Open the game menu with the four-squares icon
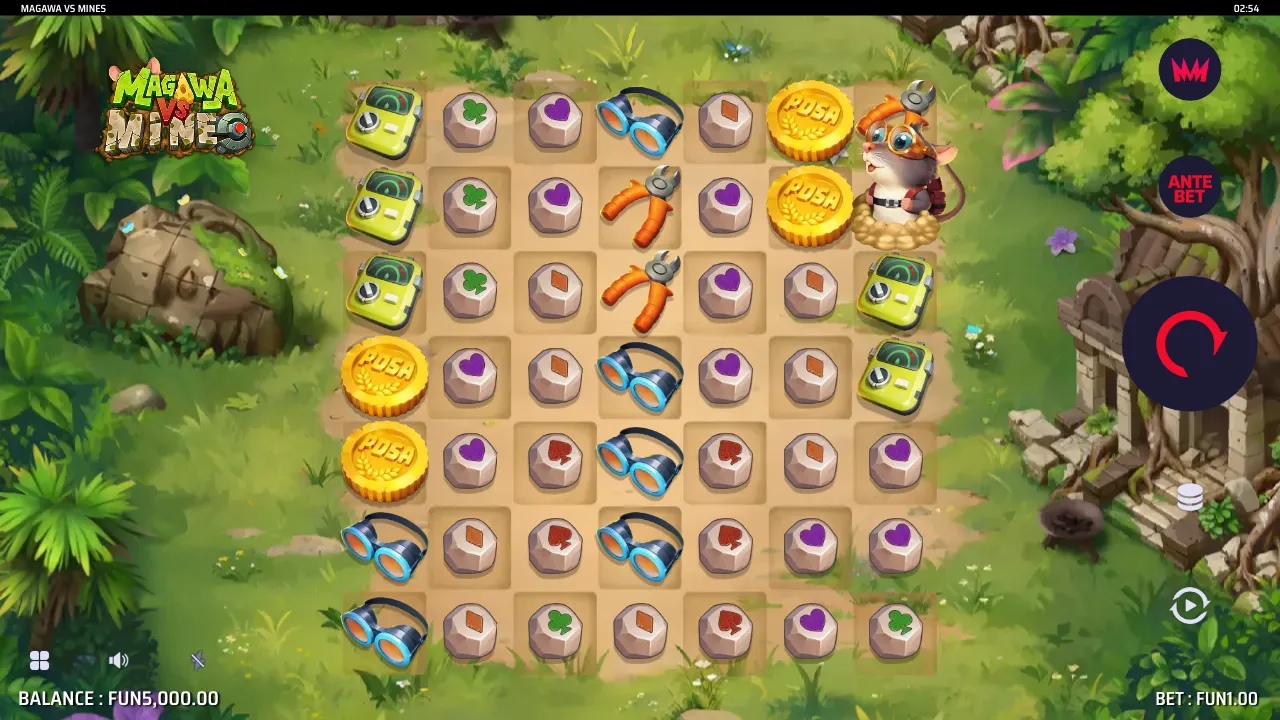The width and height of the screenshot is (1280, 720). pyautogui.click(x=40, y=660)
